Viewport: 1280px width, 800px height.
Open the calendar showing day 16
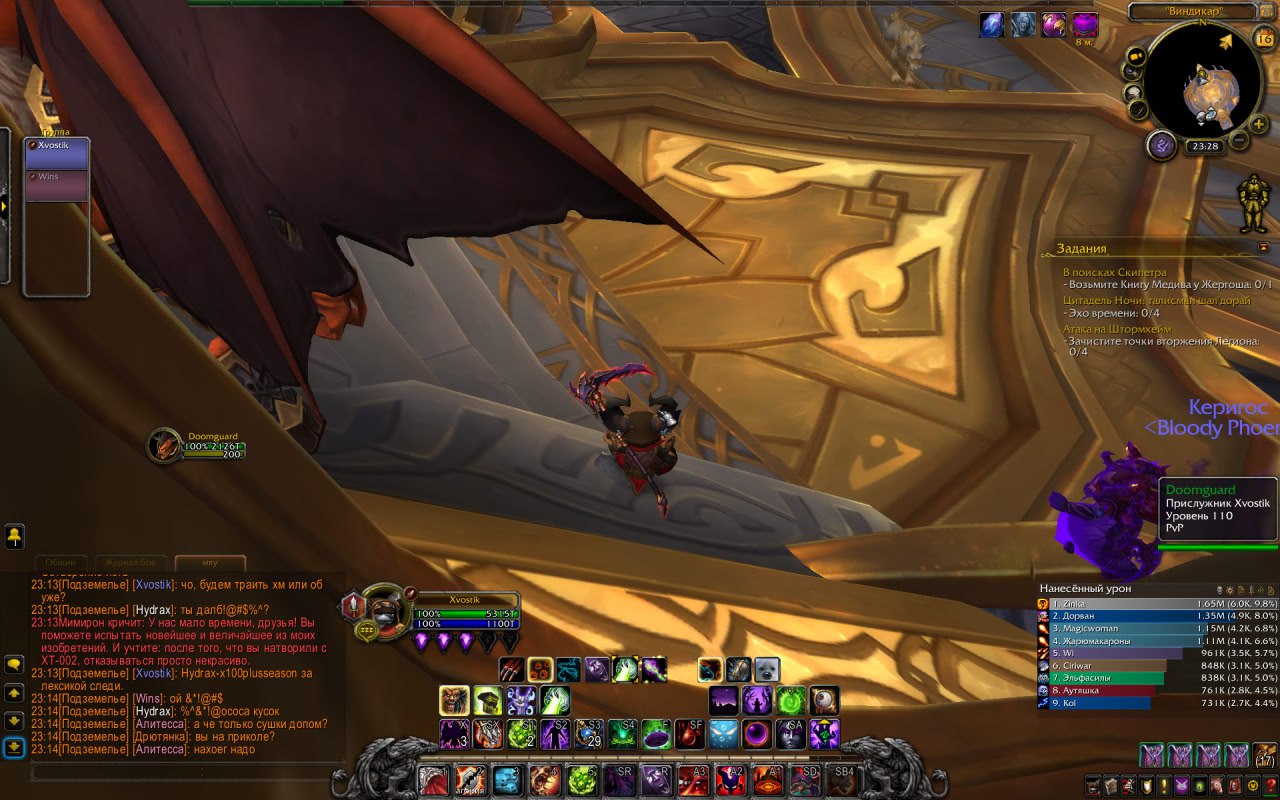click(1264, 39)
